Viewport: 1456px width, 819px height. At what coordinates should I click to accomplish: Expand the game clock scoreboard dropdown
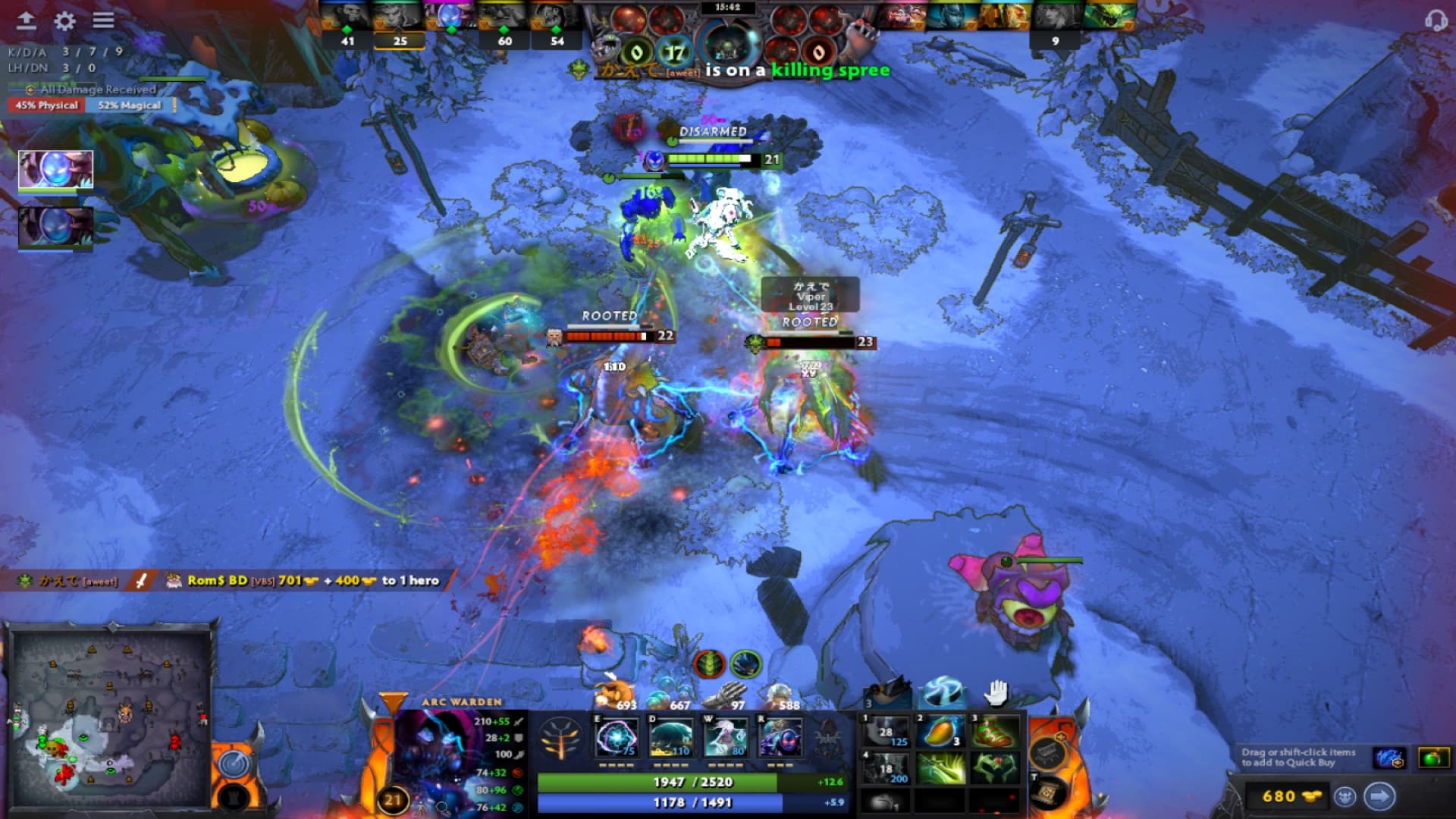728,9
